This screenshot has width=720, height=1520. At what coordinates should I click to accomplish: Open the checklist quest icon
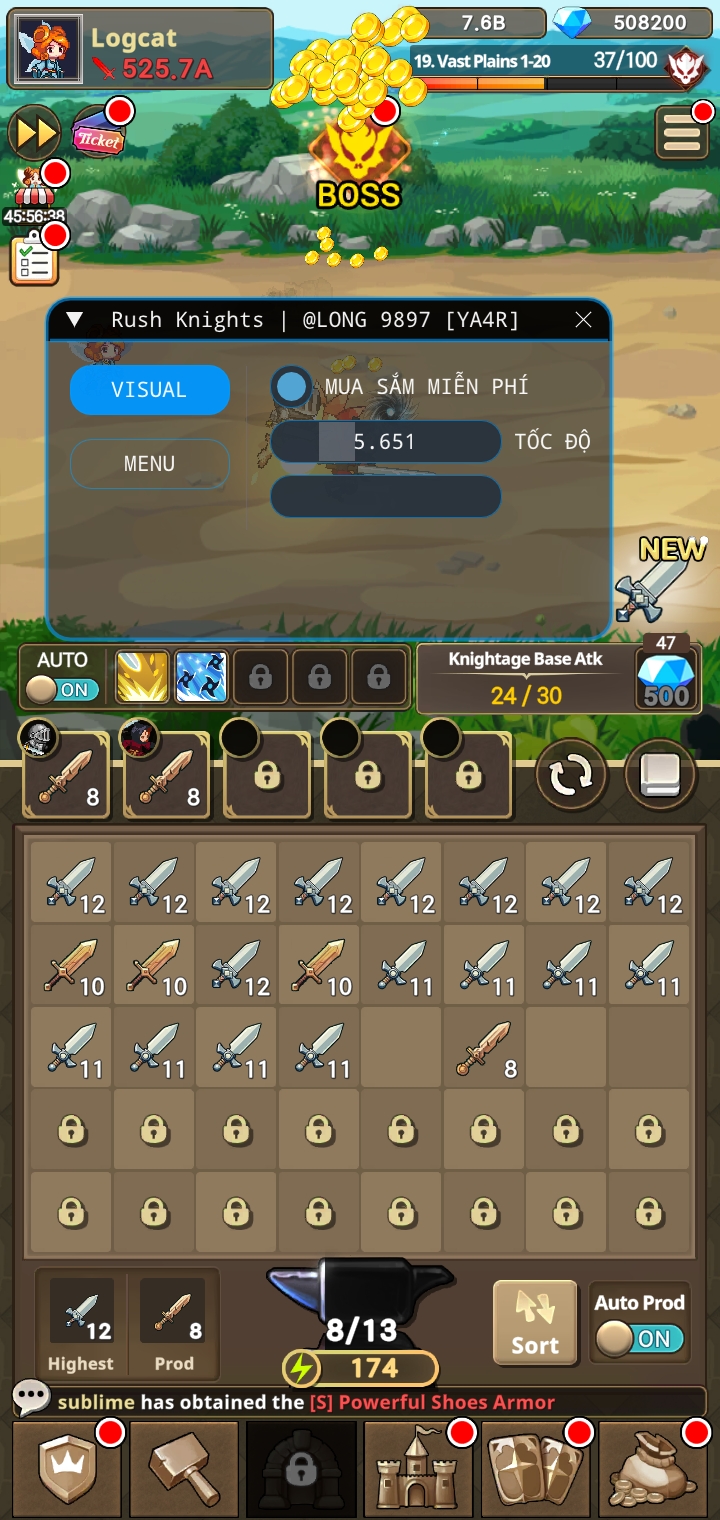[x=34, y=260]
